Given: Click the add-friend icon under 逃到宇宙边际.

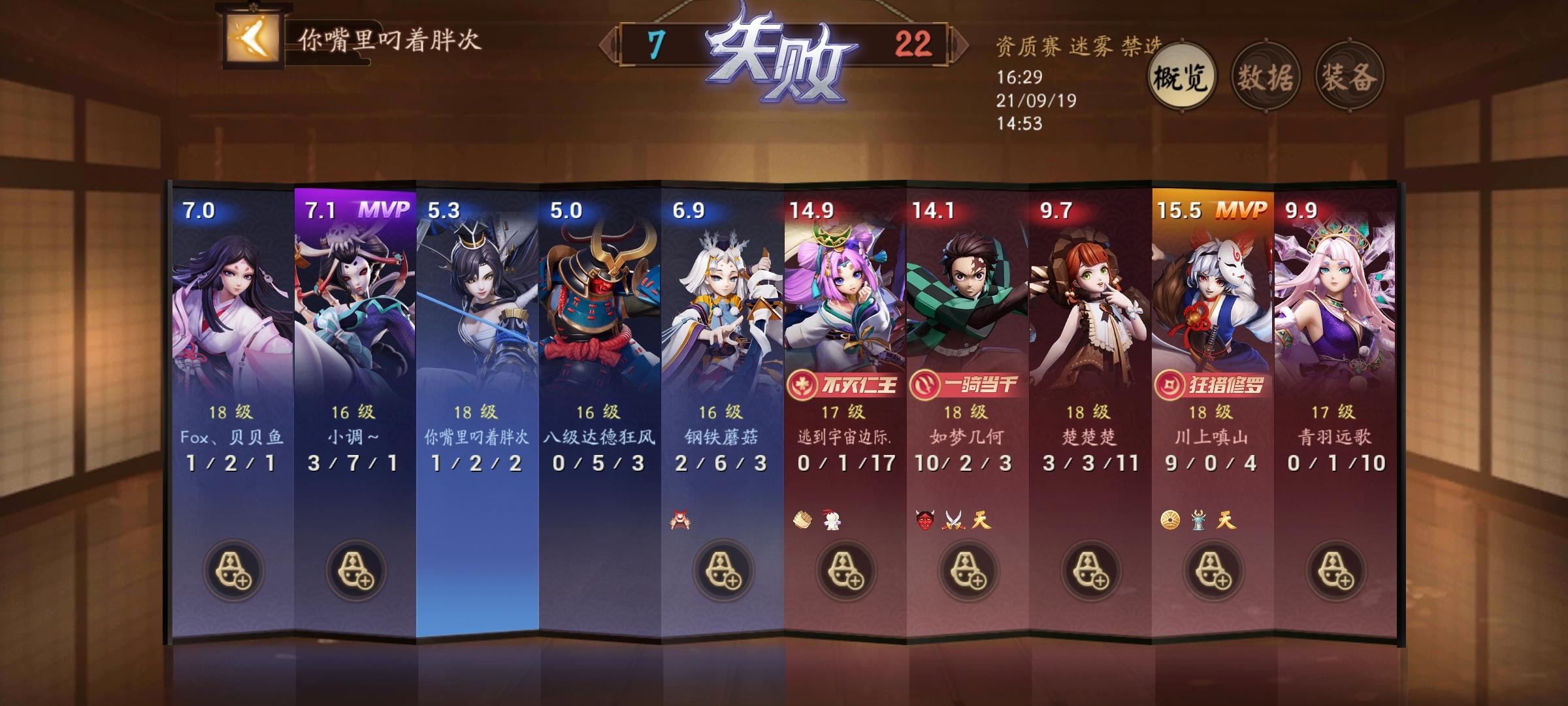Looking at the screenshot, I should [845, 569].
